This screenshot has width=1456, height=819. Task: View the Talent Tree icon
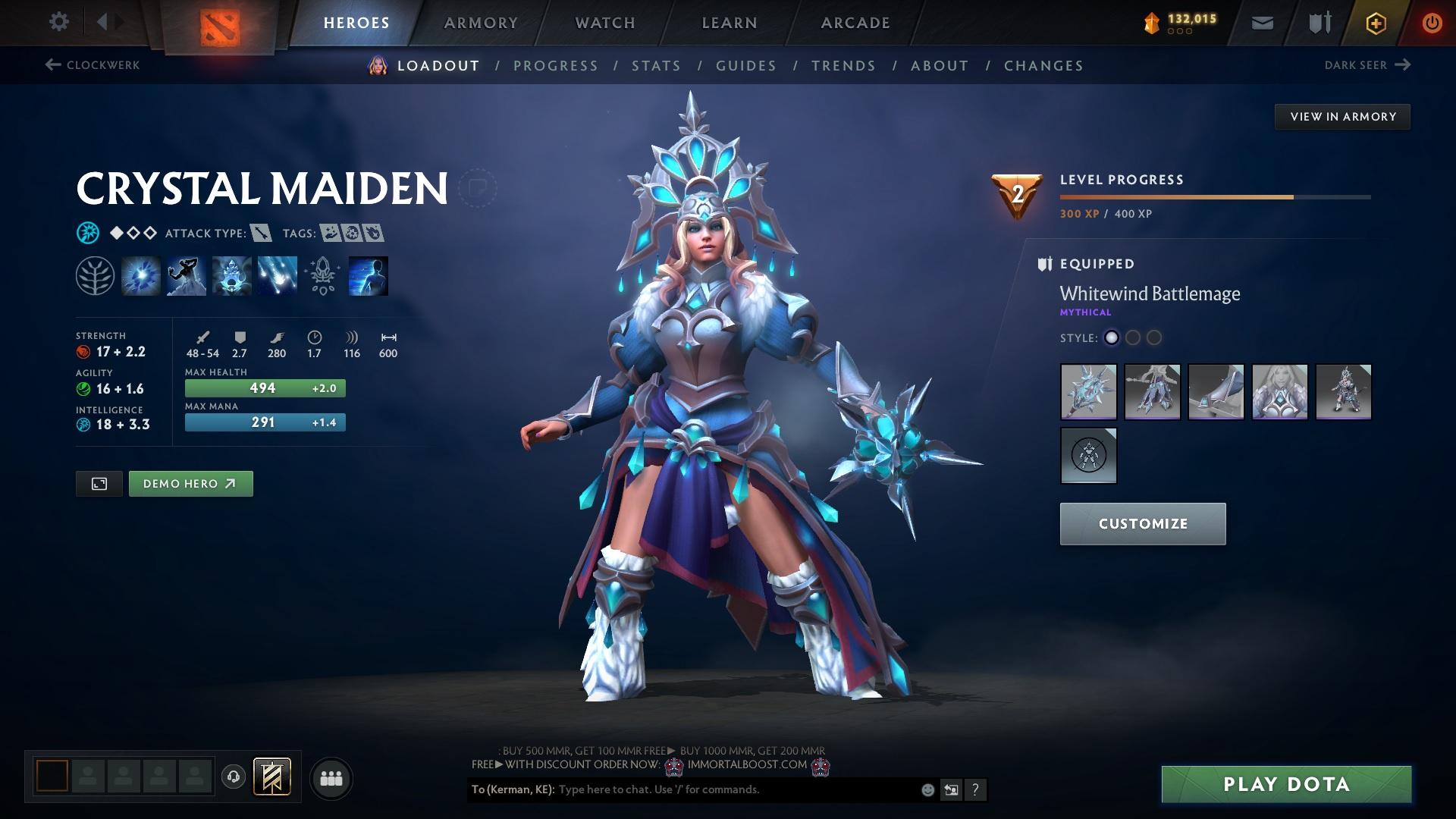pyautogui.click(x=94, y=275)
